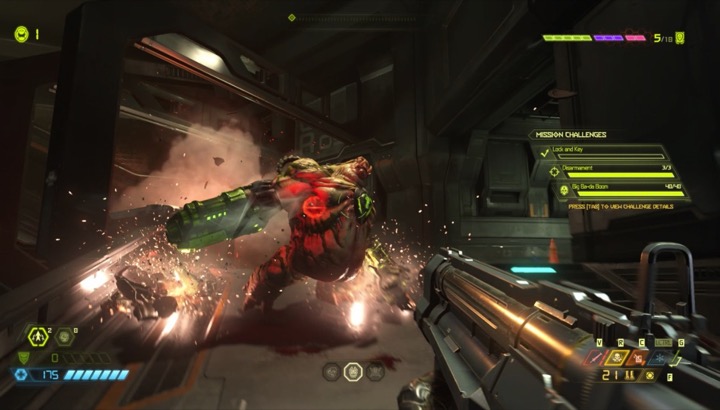720x410 pixels.
Task: Select the orange chainsaw fuel icon
Action: (x=638, y=357)
